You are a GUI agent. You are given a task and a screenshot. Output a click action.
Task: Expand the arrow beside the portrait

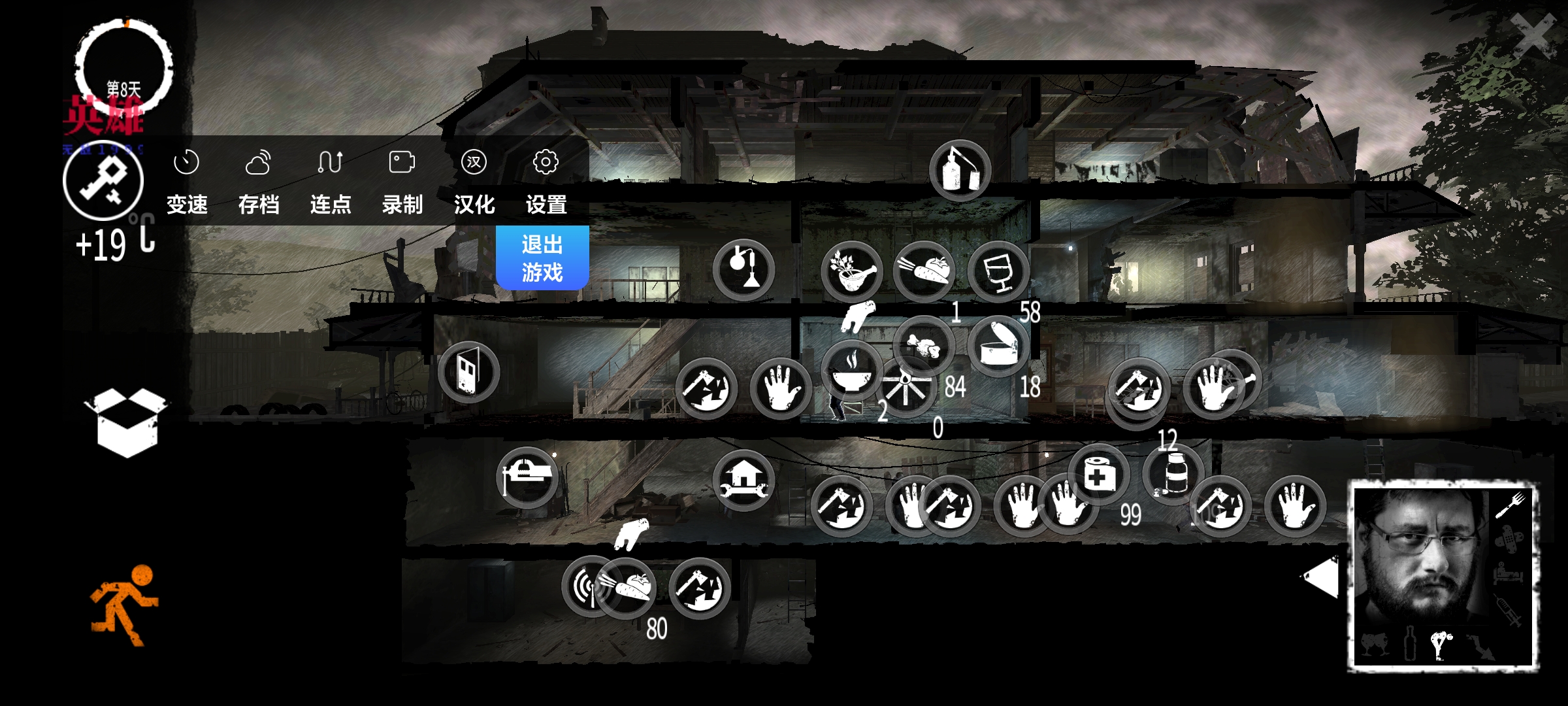click(x=1320, y=577)
